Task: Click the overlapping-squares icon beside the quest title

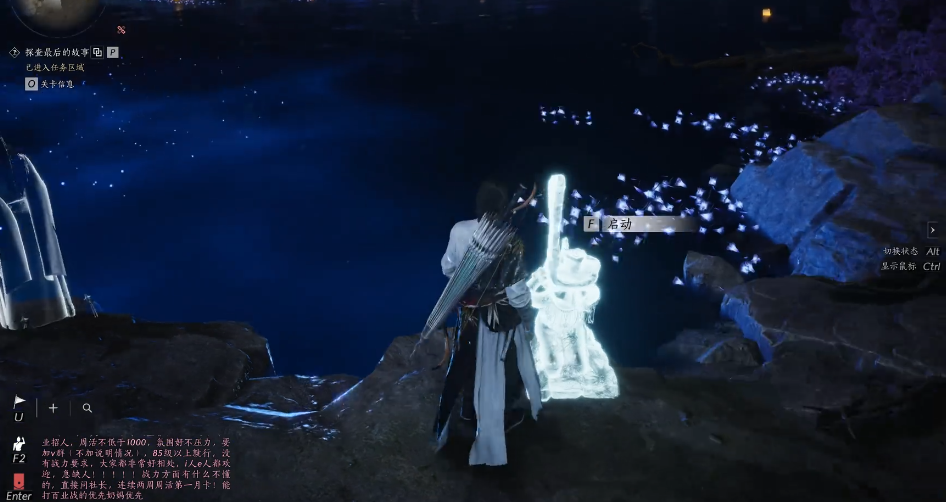Action: point(98,52)
